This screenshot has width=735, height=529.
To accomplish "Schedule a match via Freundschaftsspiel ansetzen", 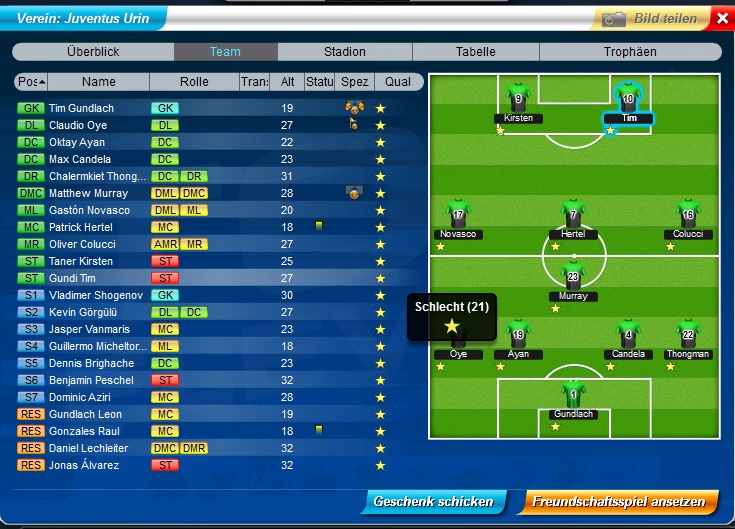I will click(x=618, y=502).
